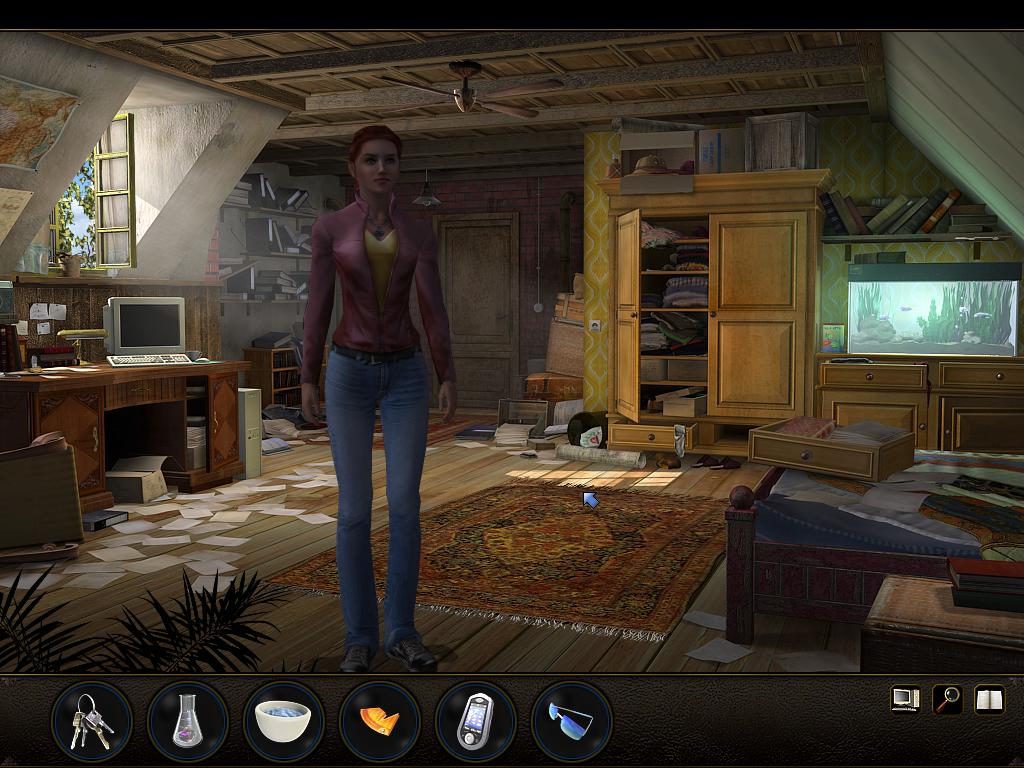Activate the magnifying glass examine tool

pos(947,699)
